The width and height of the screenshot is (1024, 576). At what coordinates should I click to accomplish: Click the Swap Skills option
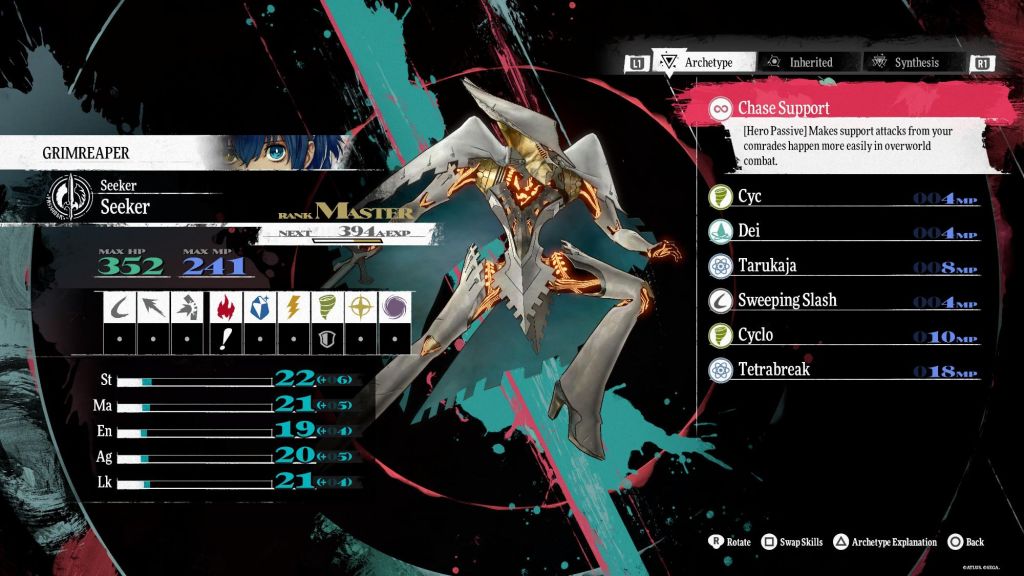(792, 542)
